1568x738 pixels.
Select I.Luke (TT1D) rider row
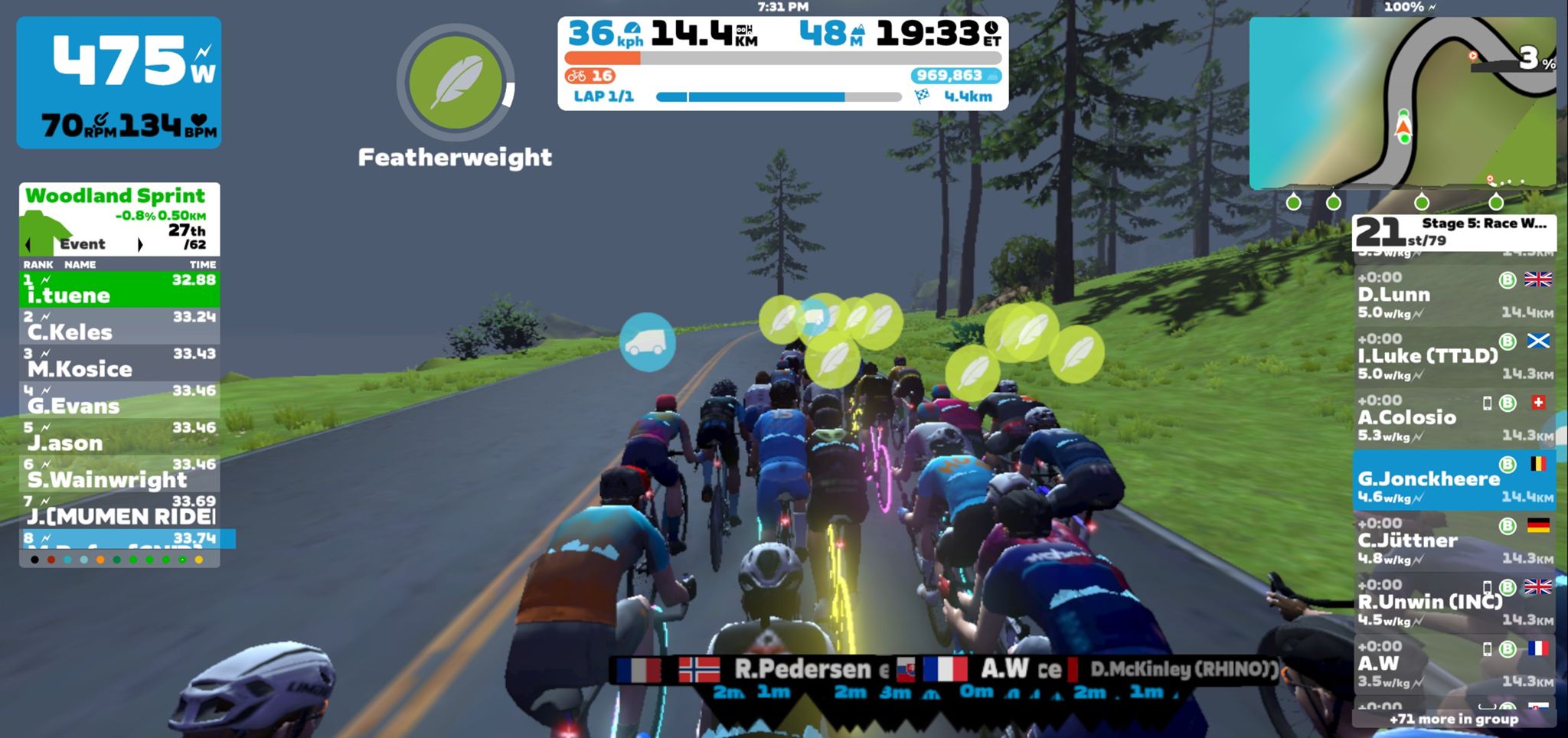[x=1453, y=356]
